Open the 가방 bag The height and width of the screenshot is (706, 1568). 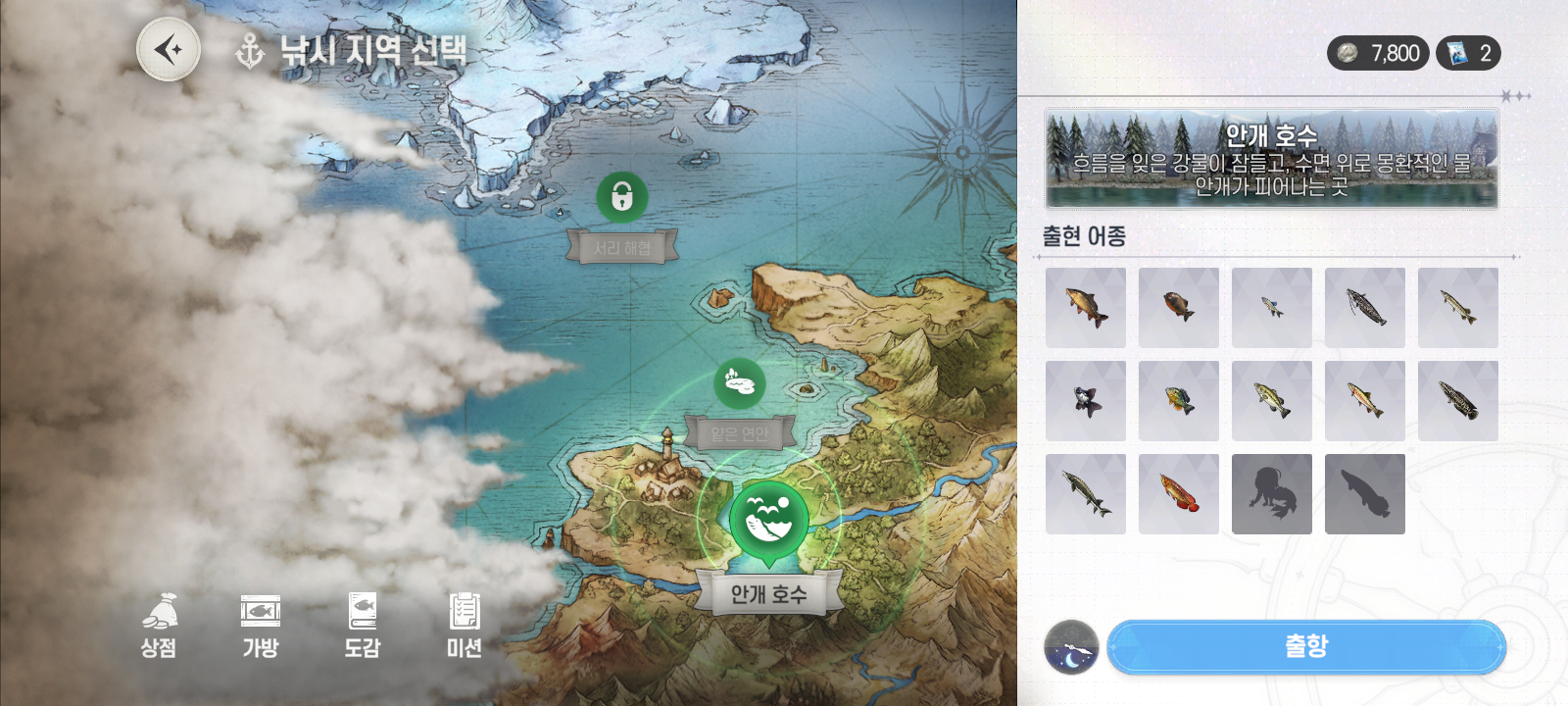(x=261, y=625)
